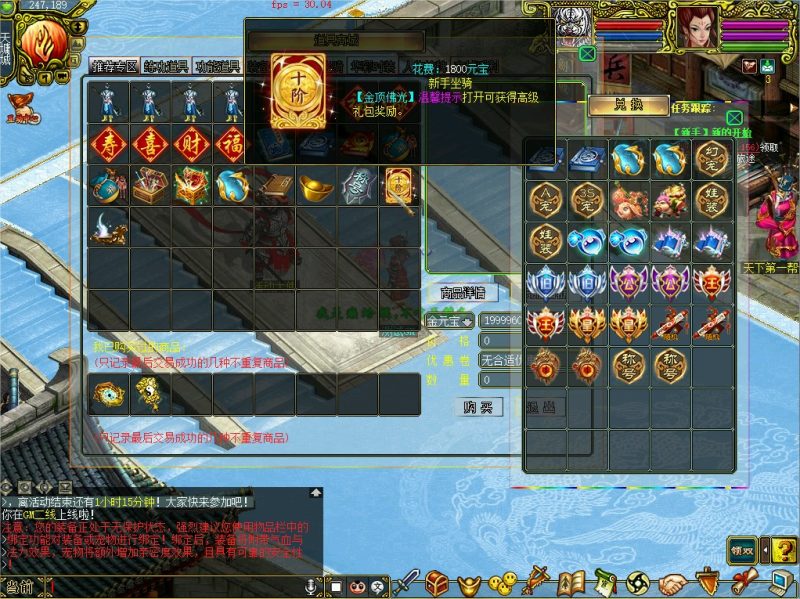Screen dimensions: 800x599
Task: Switch to the 推荐专区 shop tab
Action: [x=113, y=67]
